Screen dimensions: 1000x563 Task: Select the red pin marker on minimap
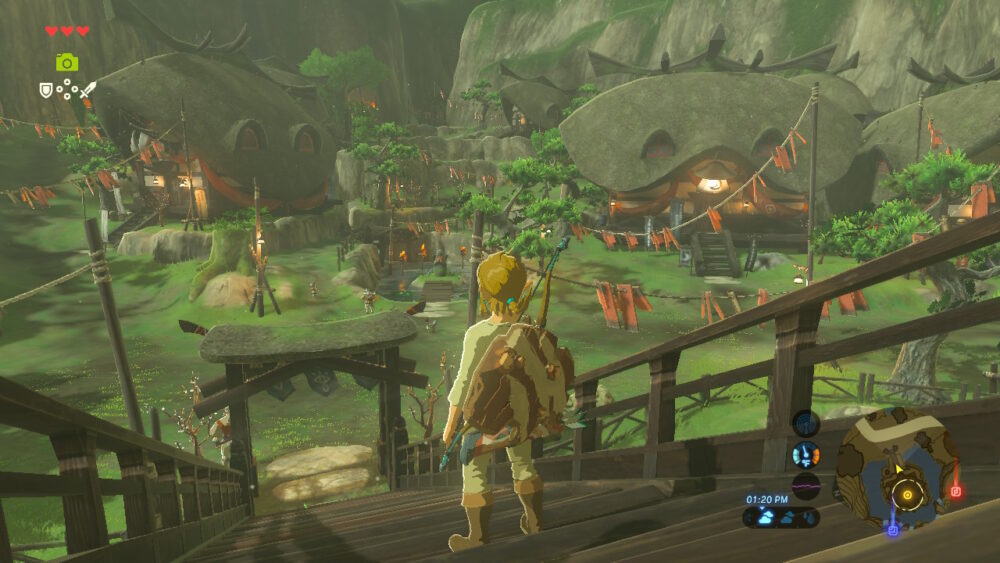coord(955,491)
